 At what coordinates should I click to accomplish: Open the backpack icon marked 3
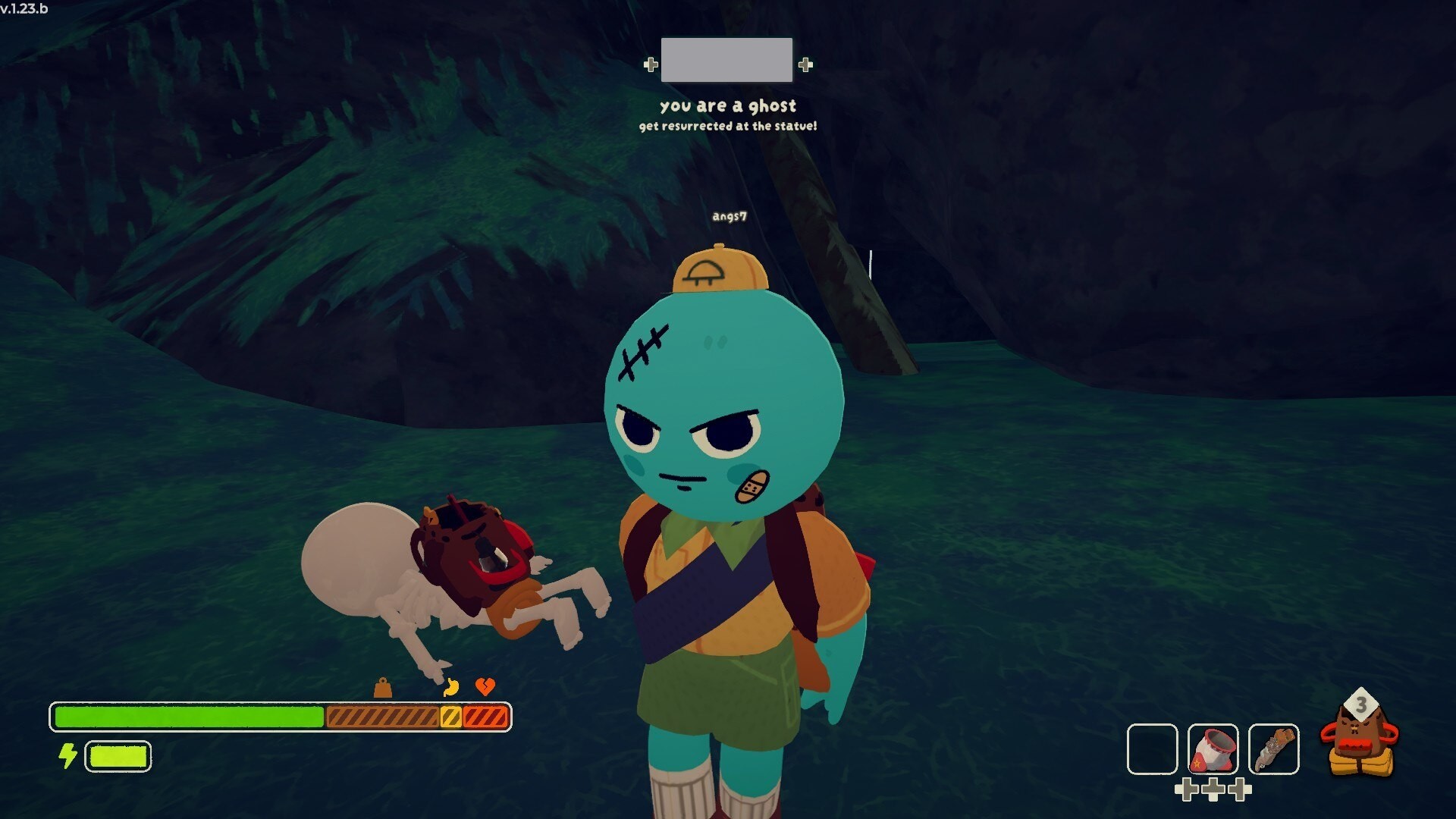[x=1360, y=739]
